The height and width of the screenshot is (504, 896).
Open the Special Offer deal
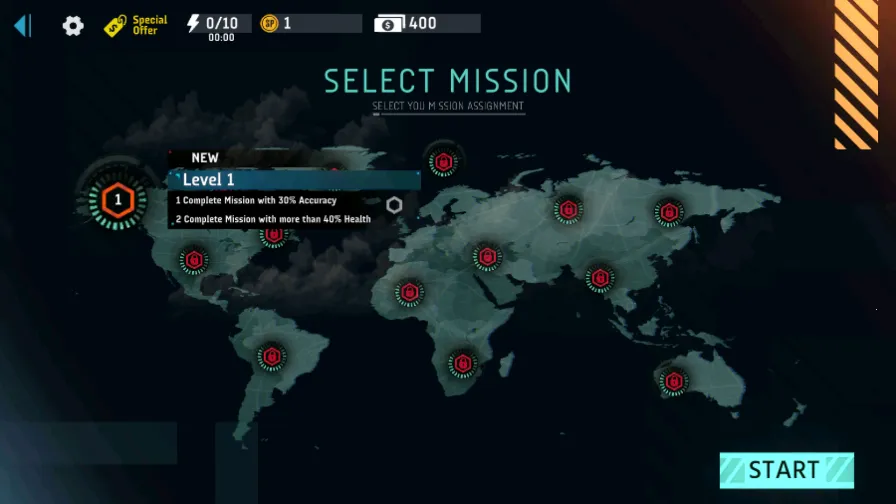click(136, 25)
